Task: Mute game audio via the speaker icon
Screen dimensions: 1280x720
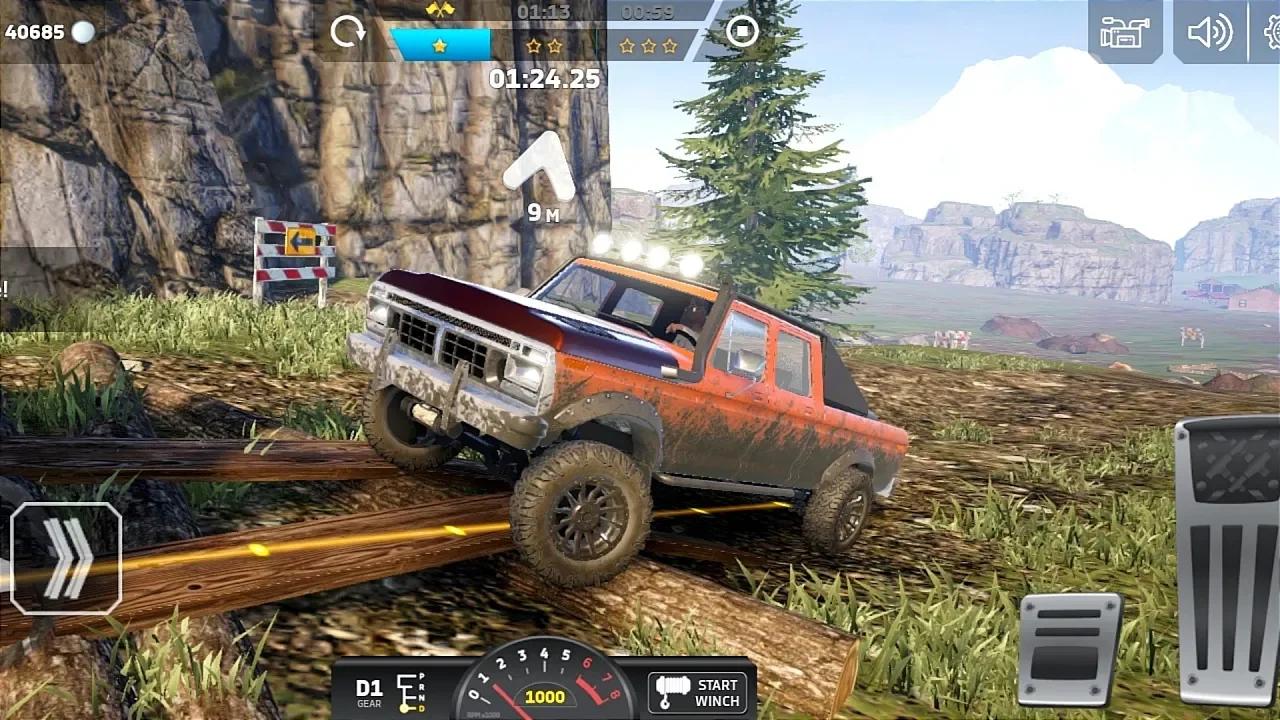Action: point(1208,33)
